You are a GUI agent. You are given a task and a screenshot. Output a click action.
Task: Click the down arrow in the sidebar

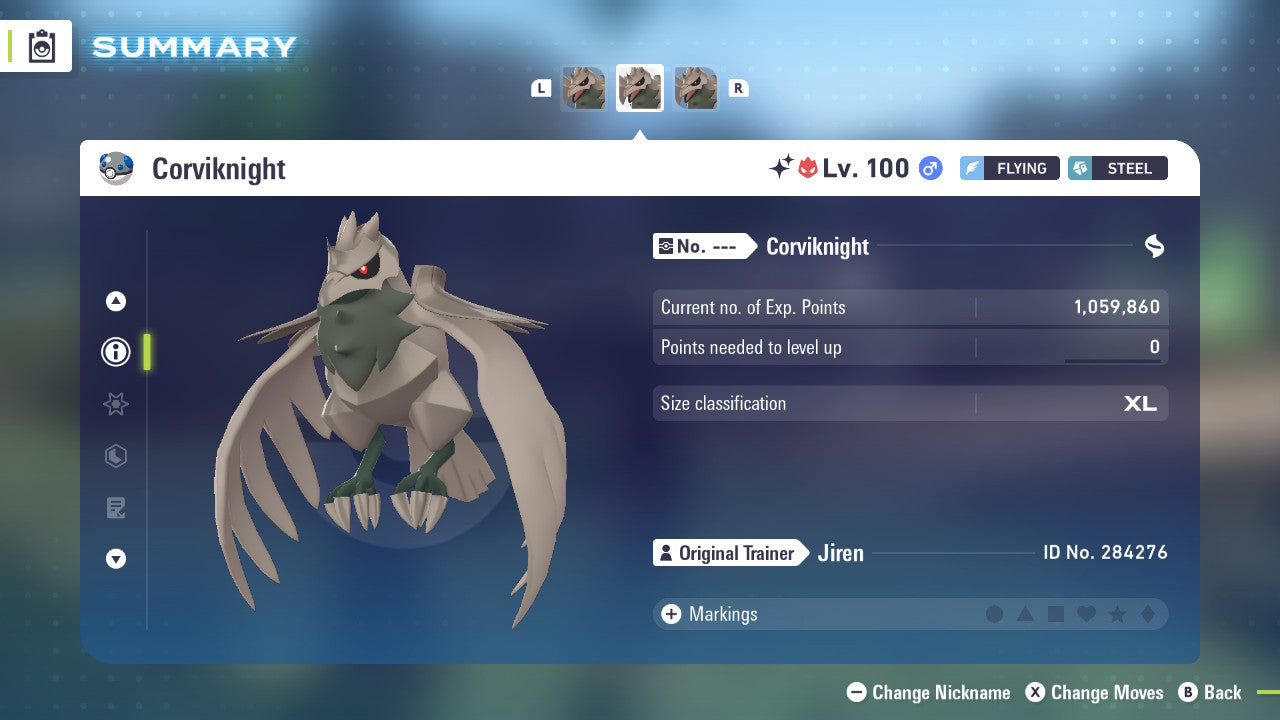[x=115, y=560]
